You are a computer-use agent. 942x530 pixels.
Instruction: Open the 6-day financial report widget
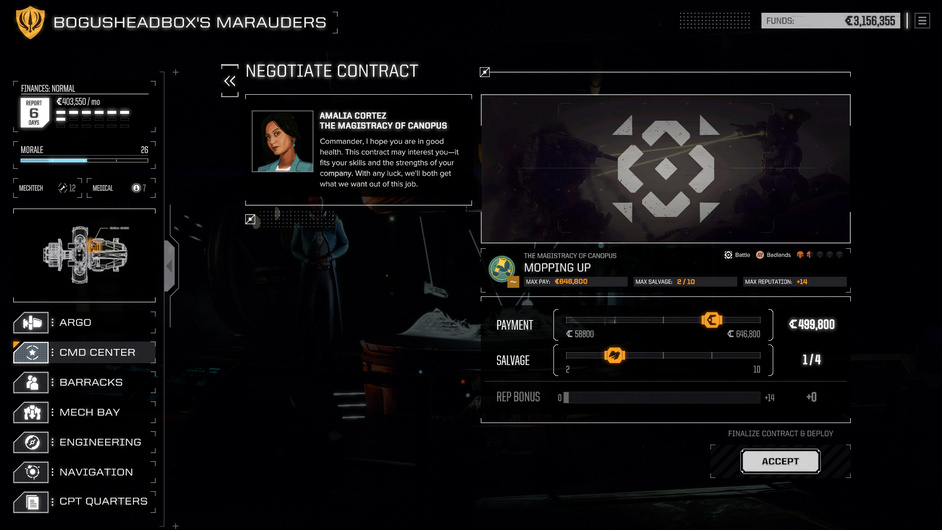coord(34,112)
